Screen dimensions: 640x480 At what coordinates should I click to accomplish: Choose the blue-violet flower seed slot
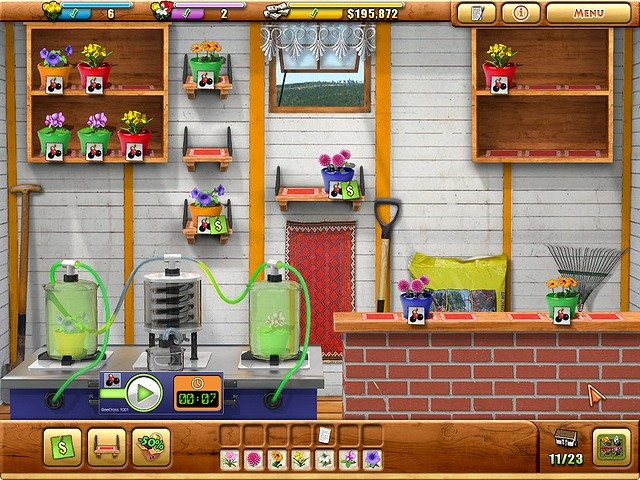(372, 459)
